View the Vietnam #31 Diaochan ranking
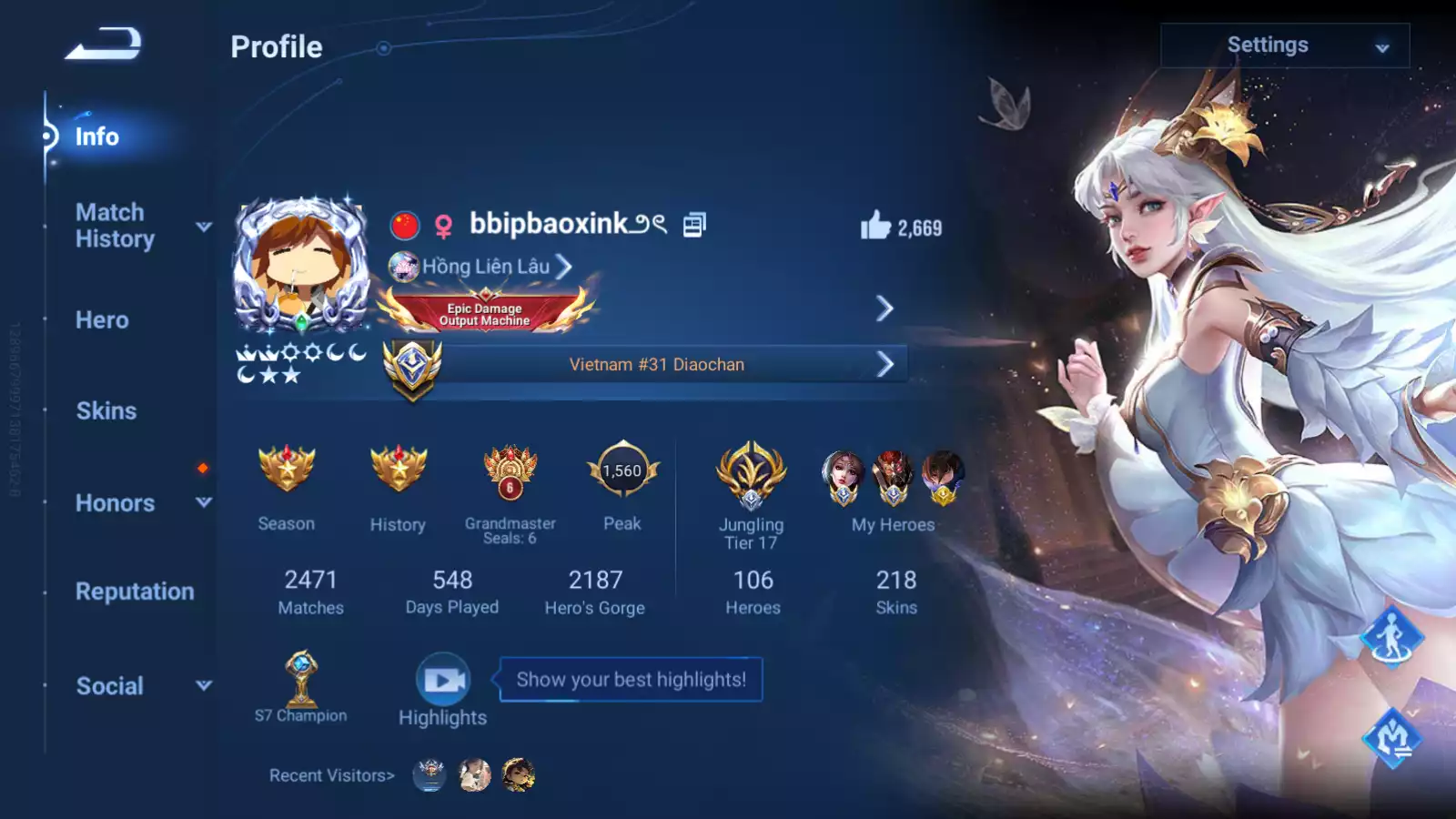The height and width of the screenshot is (819, 1456). (657, 365)
